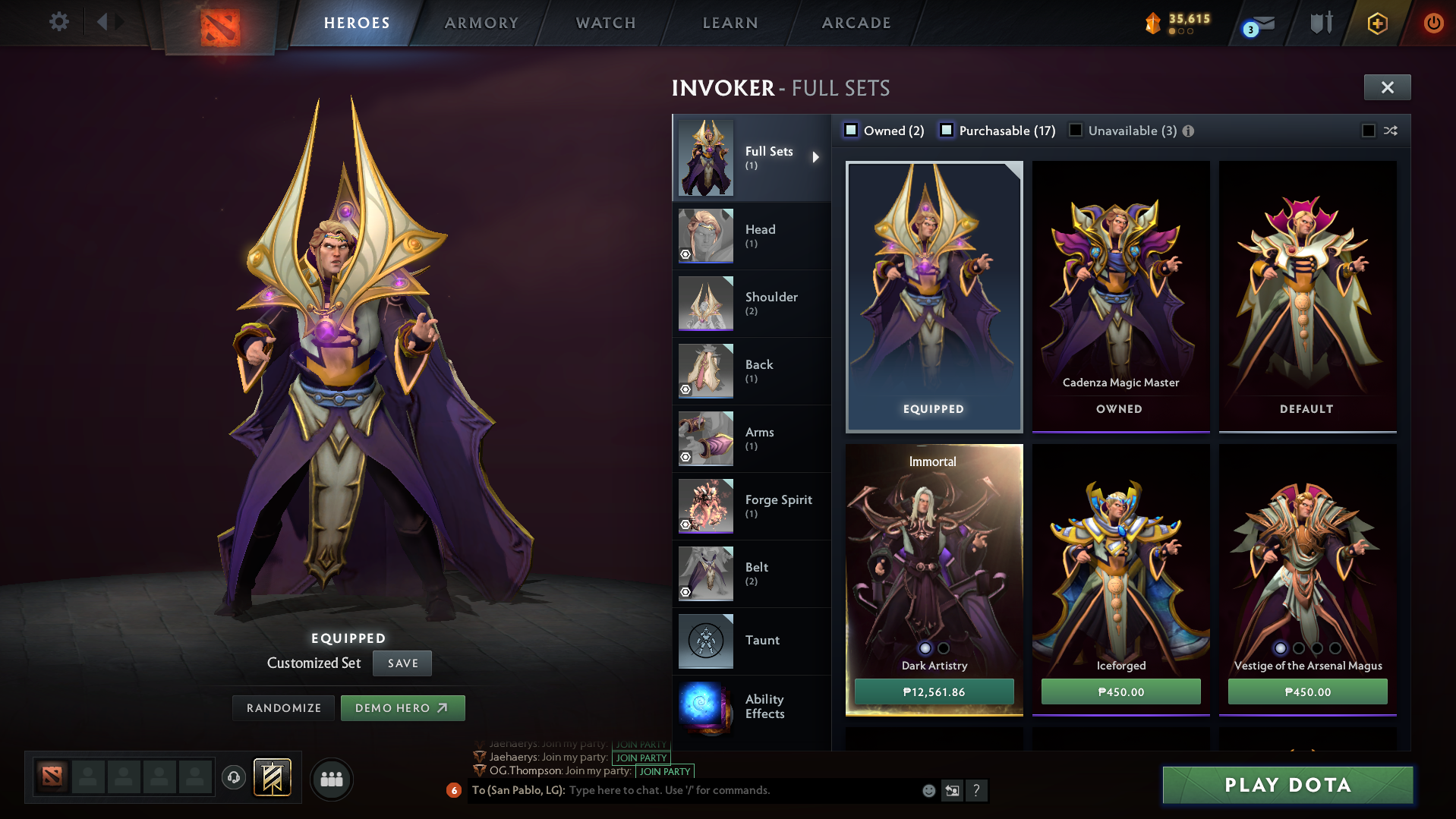Disable the Purchasable (17) filter checkbox
The image size is (1456, 819).
[x=947, y=130]
